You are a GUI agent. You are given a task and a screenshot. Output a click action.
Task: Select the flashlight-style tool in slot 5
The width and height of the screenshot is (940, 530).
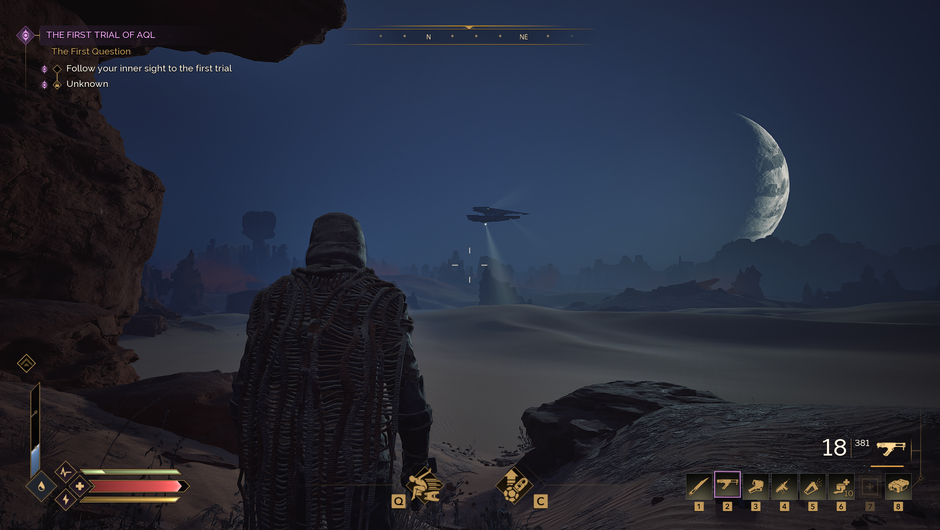(813, 486)
